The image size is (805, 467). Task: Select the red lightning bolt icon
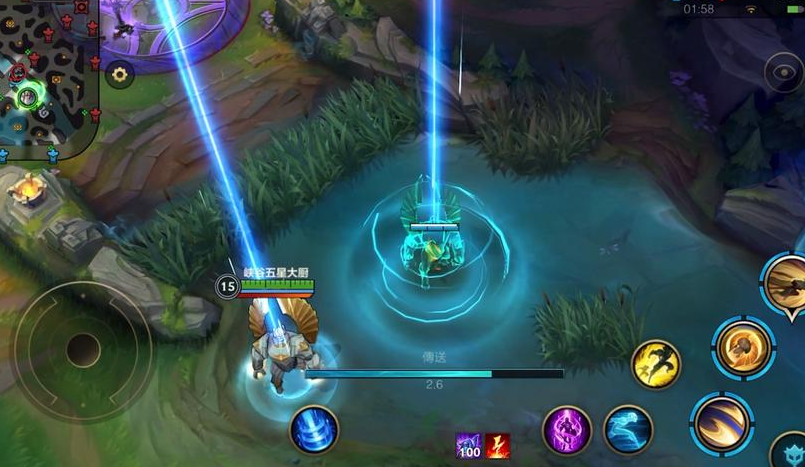click(x=498, y=446)
